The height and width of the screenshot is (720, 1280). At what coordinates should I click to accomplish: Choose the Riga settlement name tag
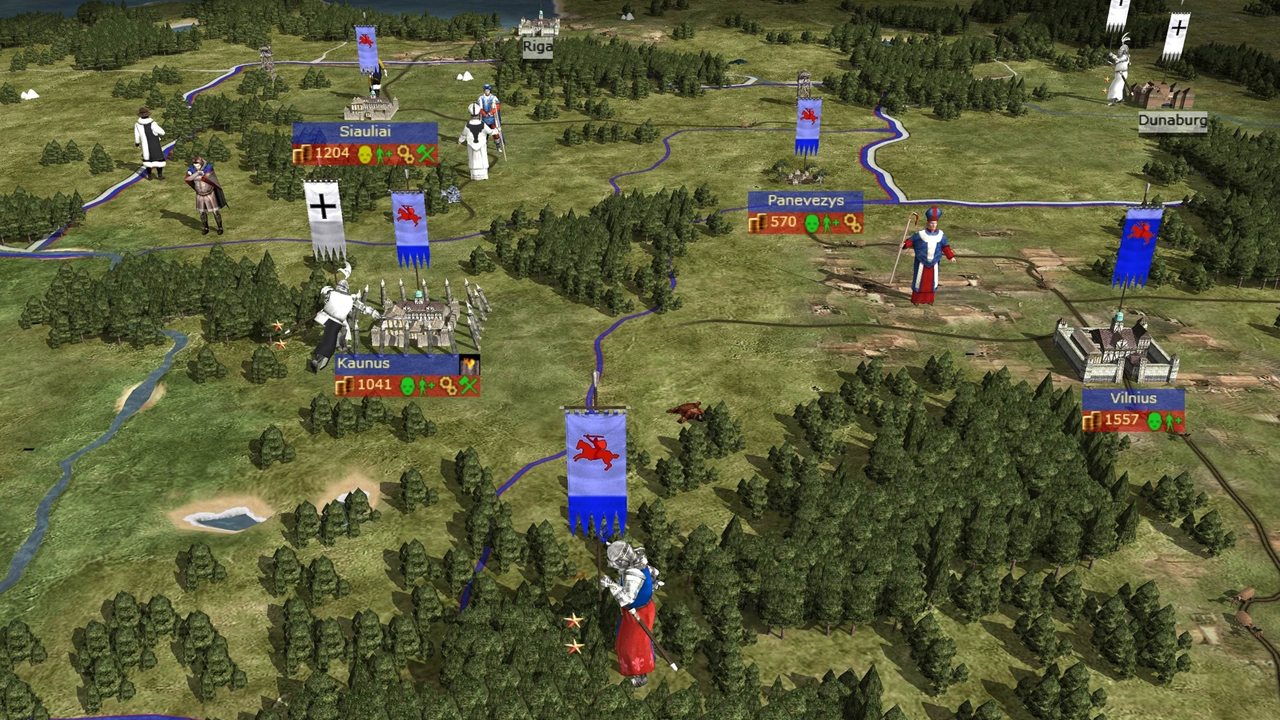click(x=537, y=46)
